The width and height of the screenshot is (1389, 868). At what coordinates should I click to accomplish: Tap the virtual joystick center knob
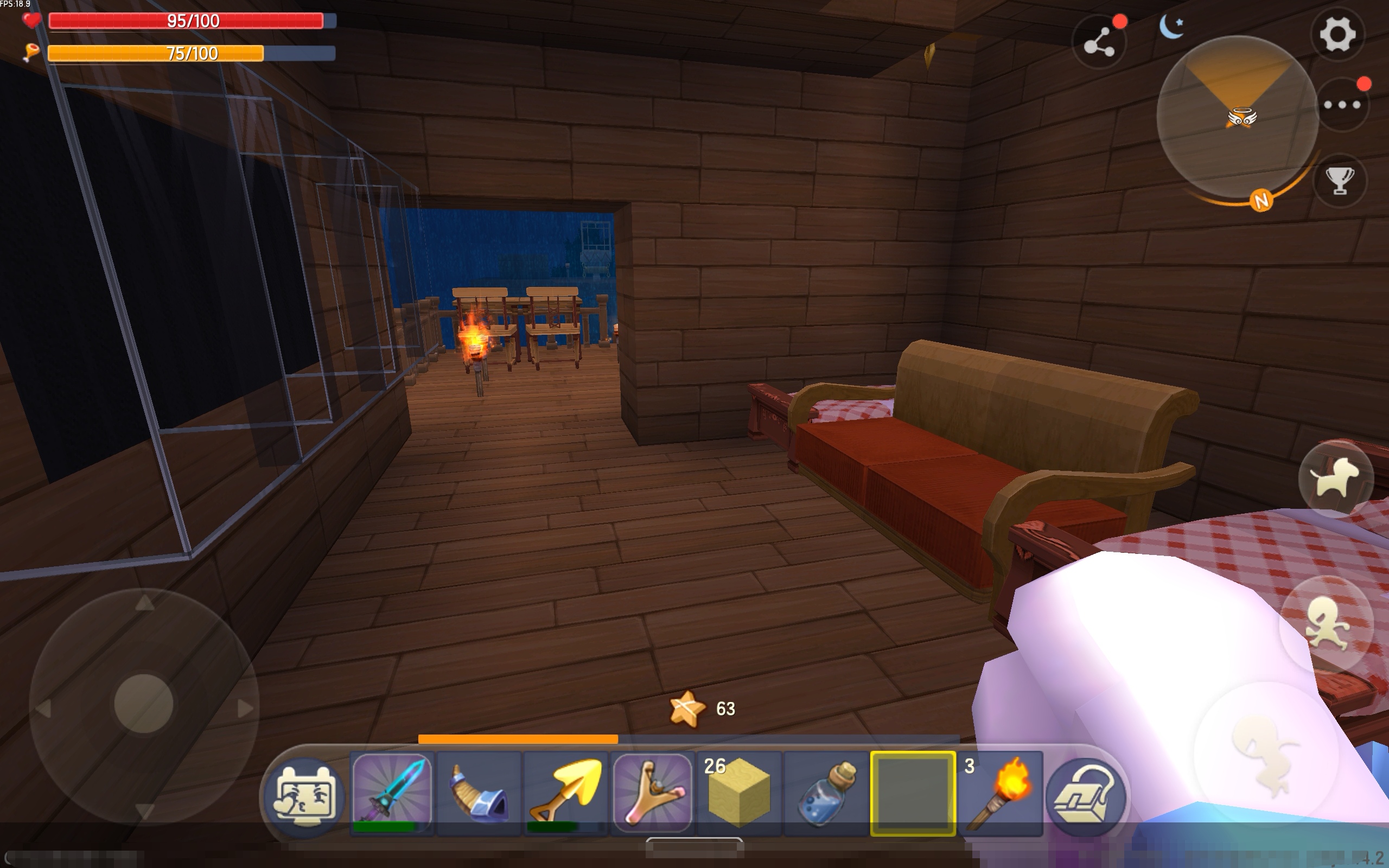[143, 703]
